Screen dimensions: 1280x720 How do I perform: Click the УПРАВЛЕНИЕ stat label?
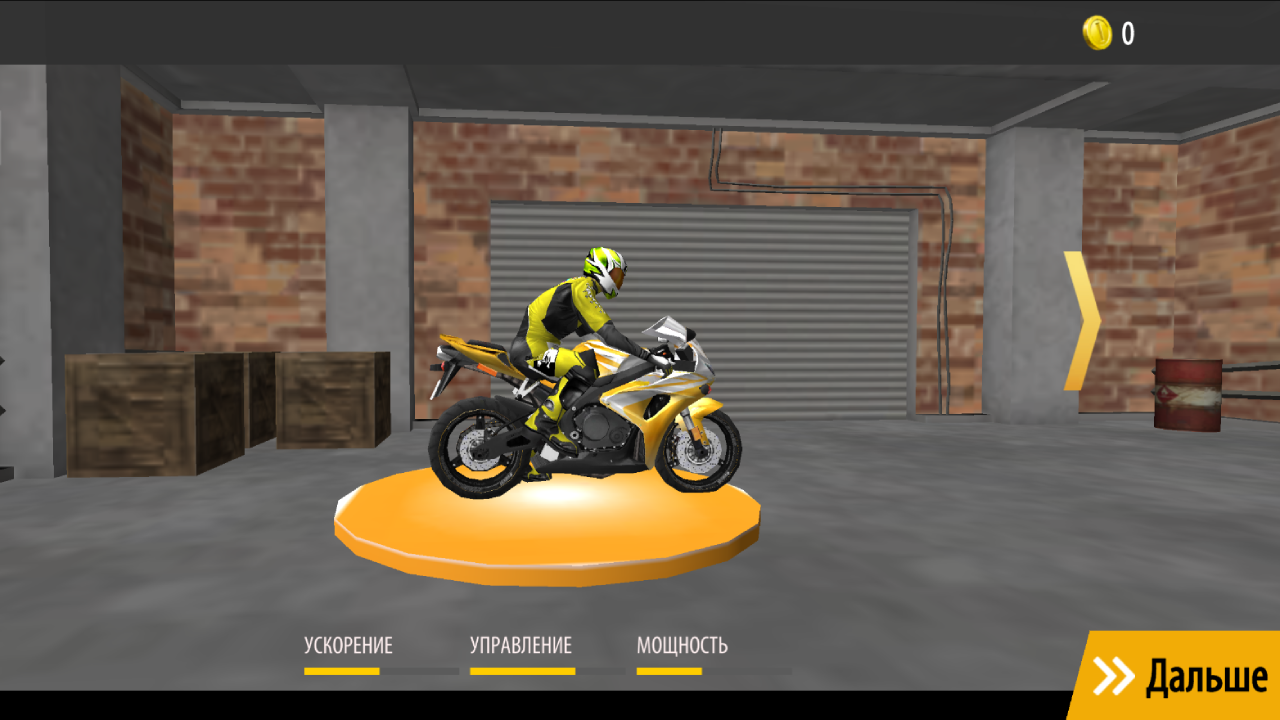521,645
